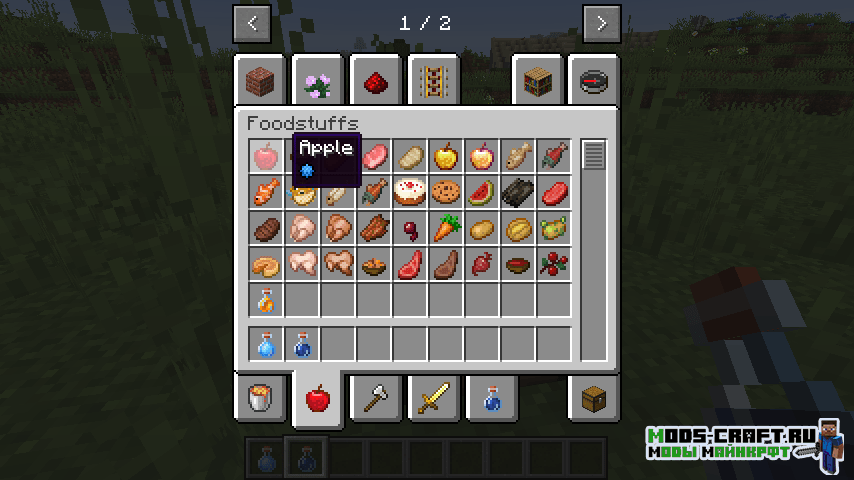Switch to the pink flower Decoration tab

click(x=318, y=81)
